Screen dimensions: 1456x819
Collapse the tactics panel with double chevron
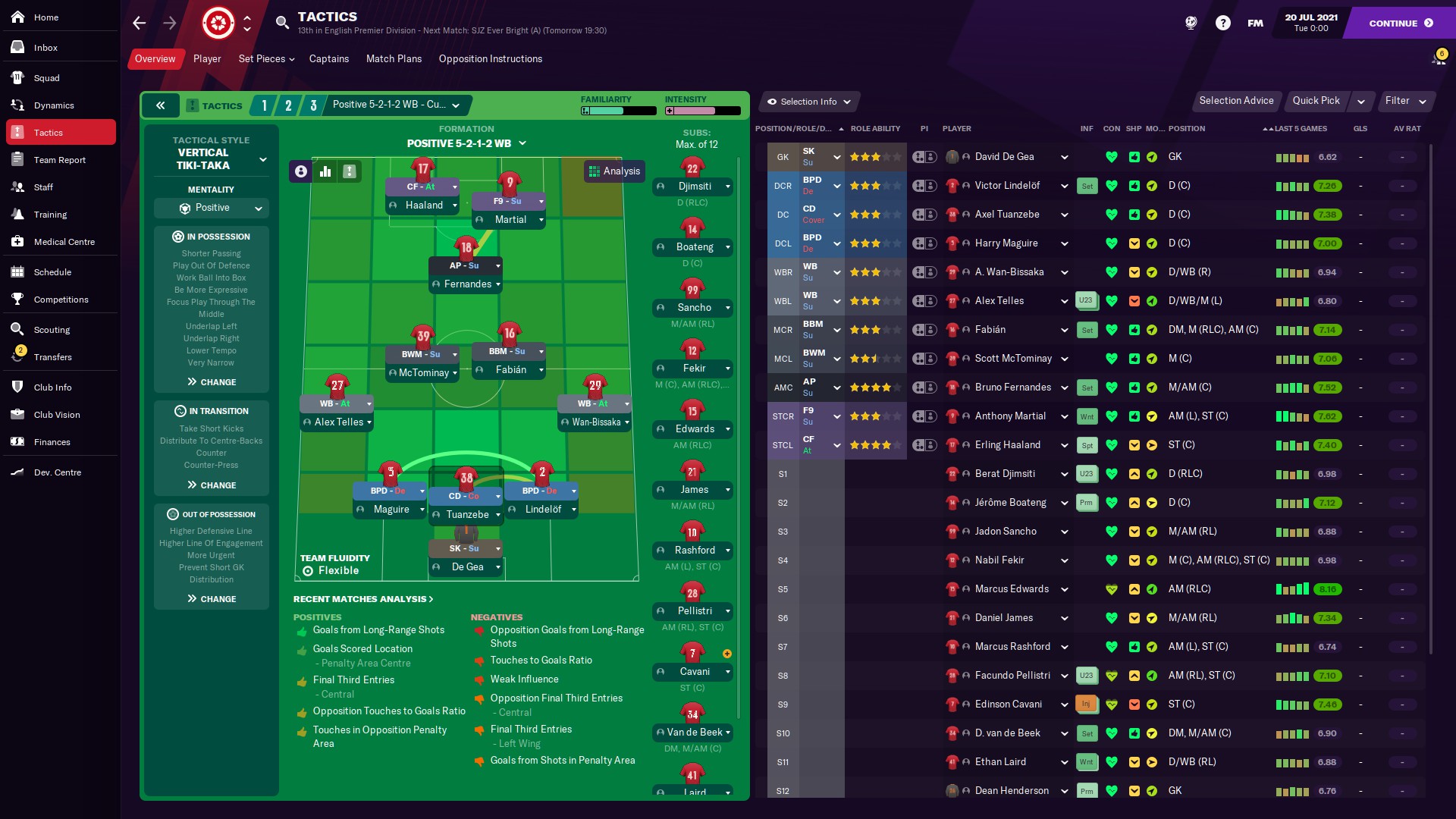(160, 105)
